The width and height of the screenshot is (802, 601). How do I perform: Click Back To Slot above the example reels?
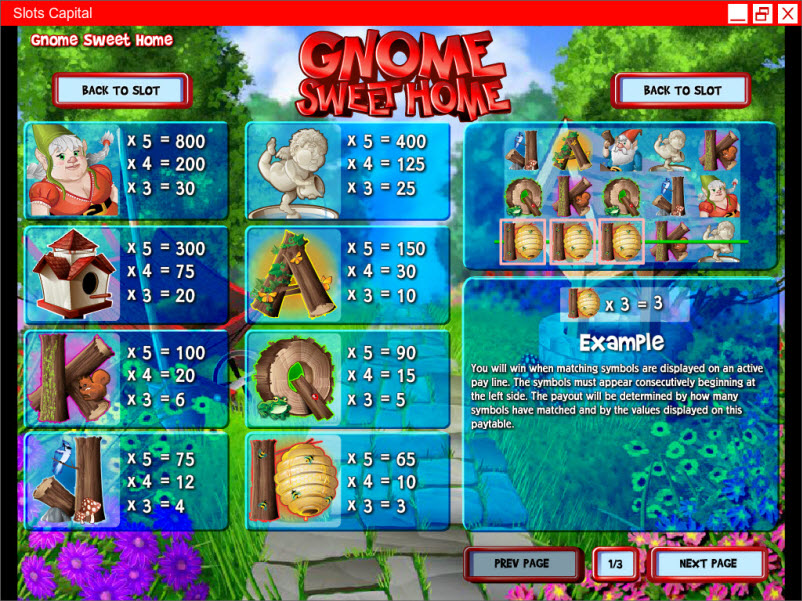(682, 90)
